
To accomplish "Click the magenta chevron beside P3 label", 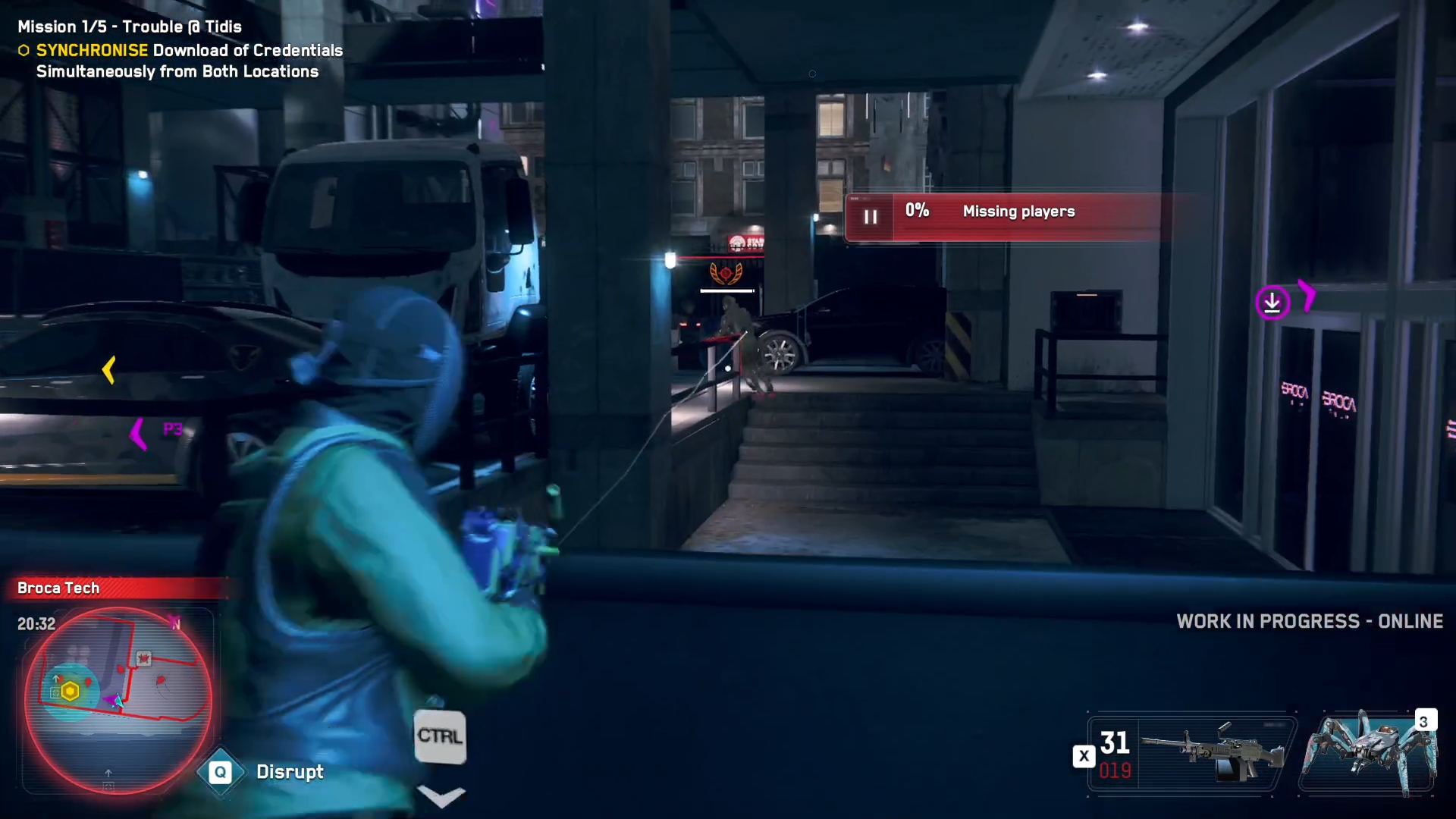I will click(x=138, y=433).
